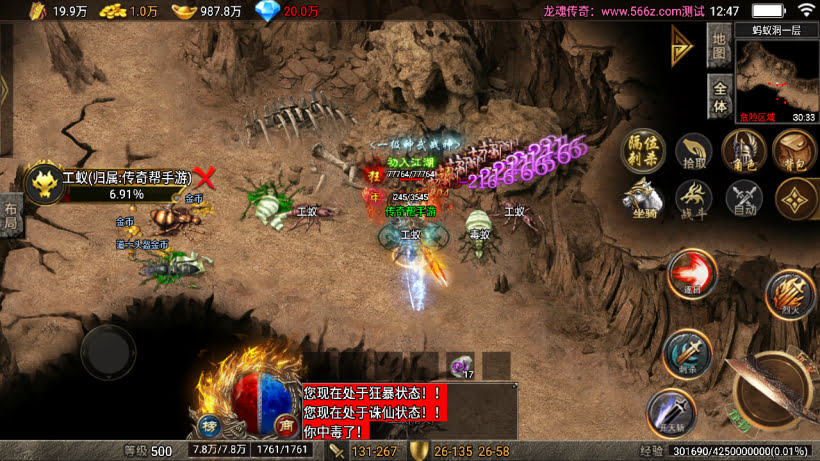The height and width of the screenshot is (461, 820).
Task: Cast the red 逐日 skill
Action: point(689,273)
